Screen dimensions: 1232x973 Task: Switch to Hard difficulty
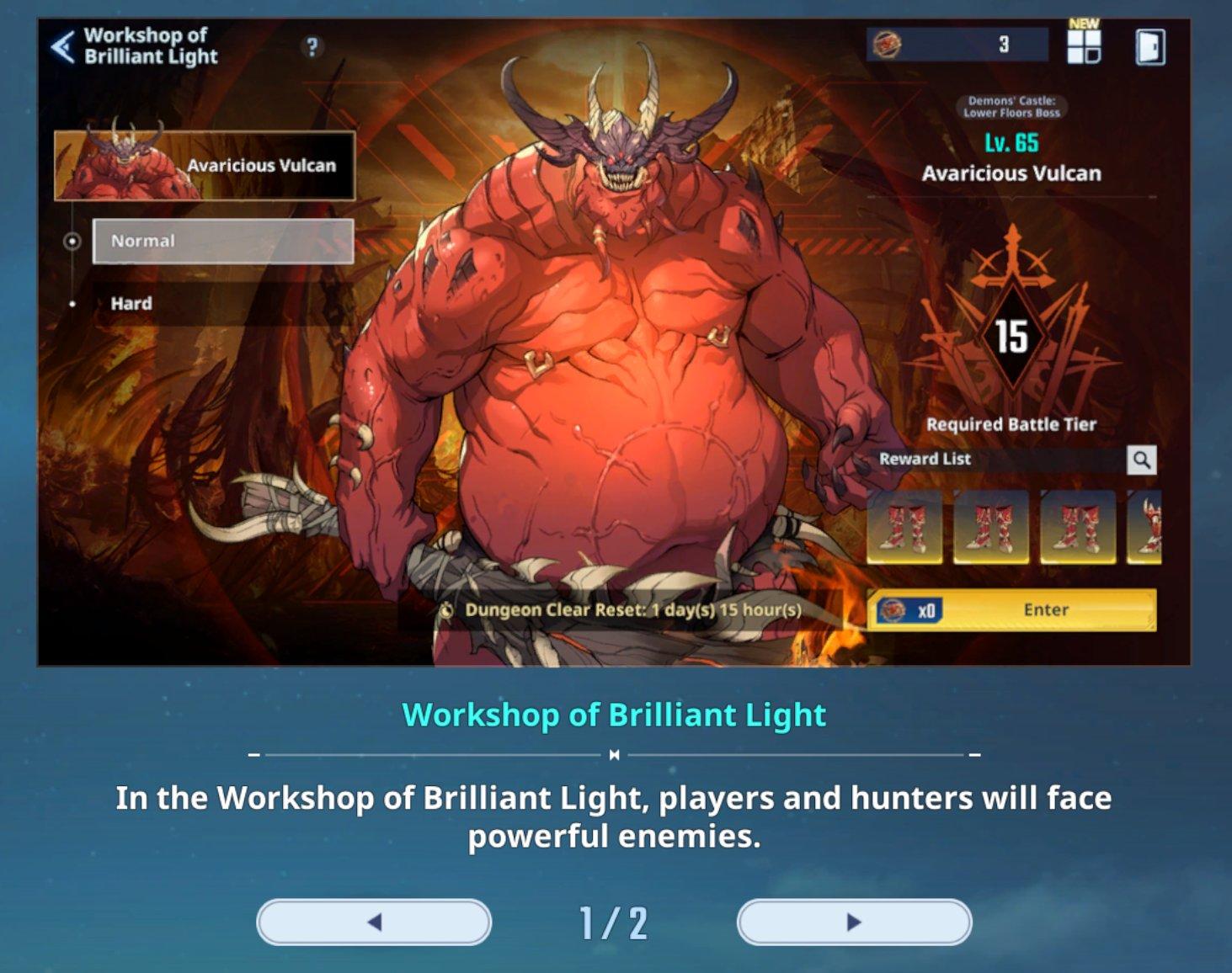[132, 304]
